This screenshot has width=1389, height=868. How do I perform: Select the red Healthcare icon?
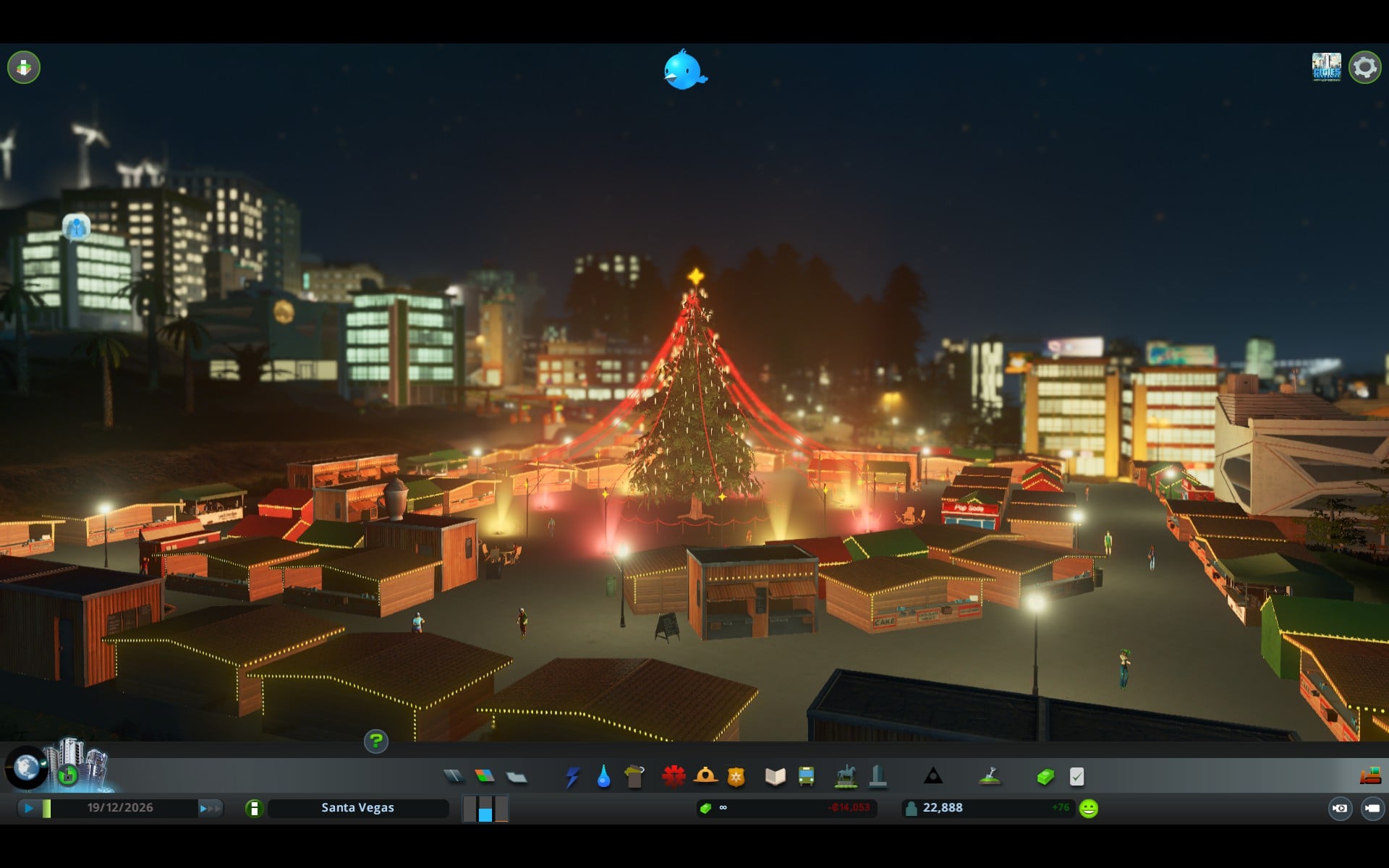[x=674, y=776]
